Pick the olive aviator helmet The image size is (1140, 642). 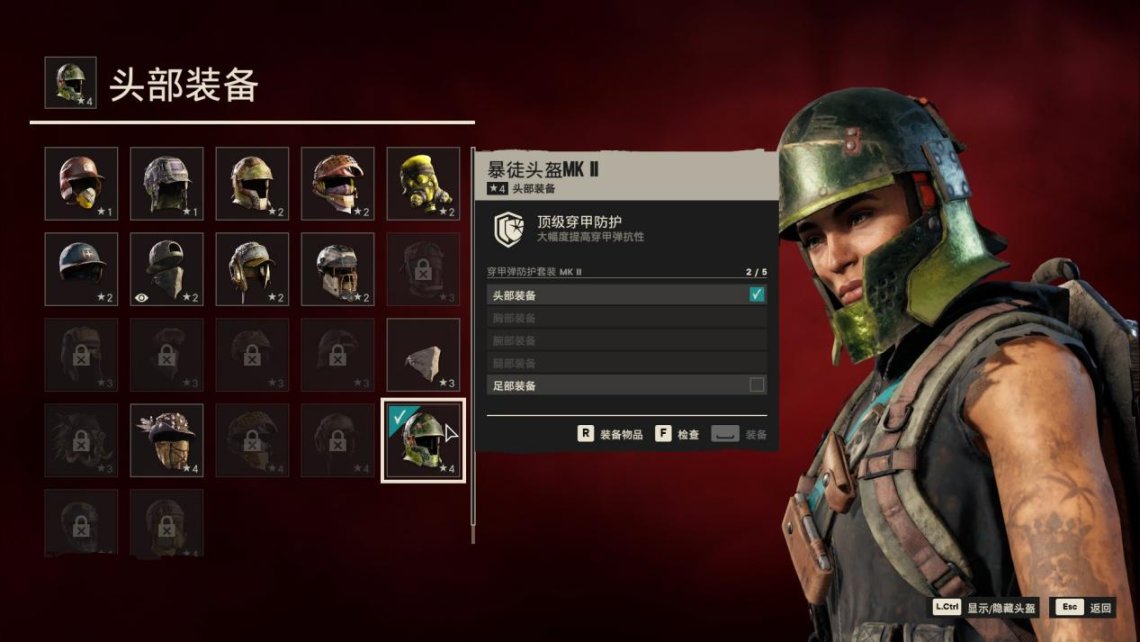(x=252, y=269)
